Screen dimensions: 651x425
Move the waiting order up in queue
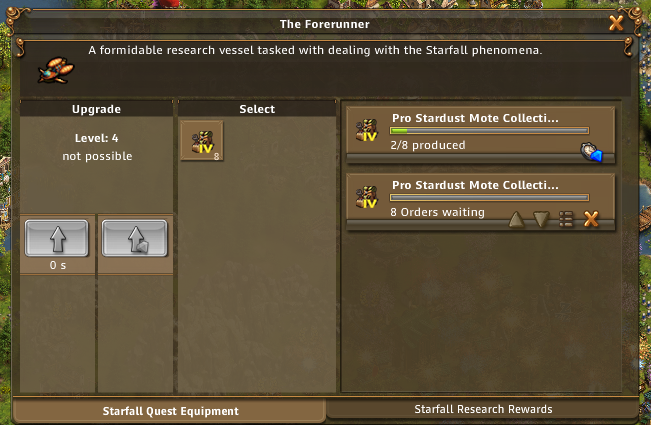pyautogui.click(x=516, y=219)
